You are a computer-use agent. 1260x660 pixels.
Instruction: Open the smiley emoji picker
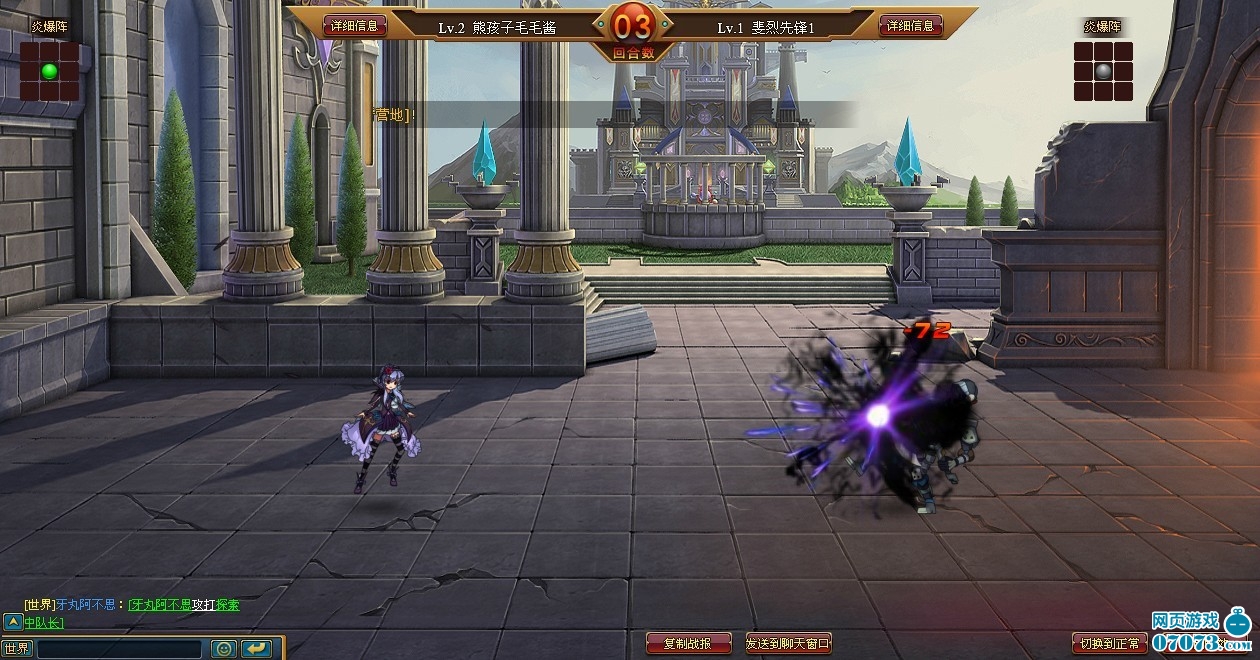pyautogui.click(x=223, y=648)
